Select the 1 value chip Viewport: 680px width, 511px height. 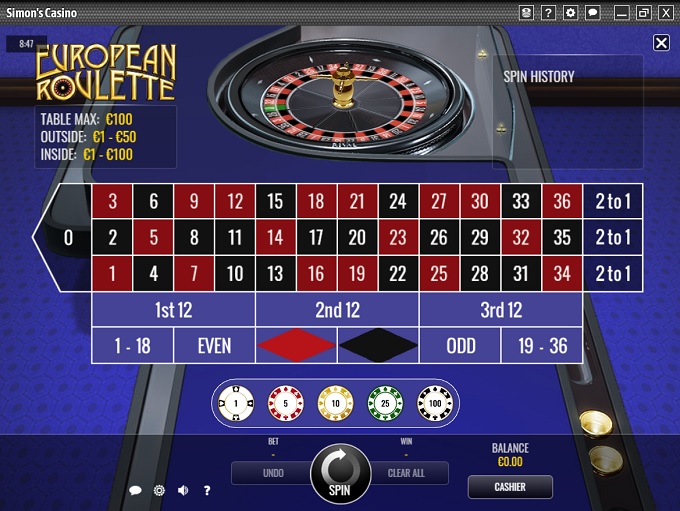(236, 403)
